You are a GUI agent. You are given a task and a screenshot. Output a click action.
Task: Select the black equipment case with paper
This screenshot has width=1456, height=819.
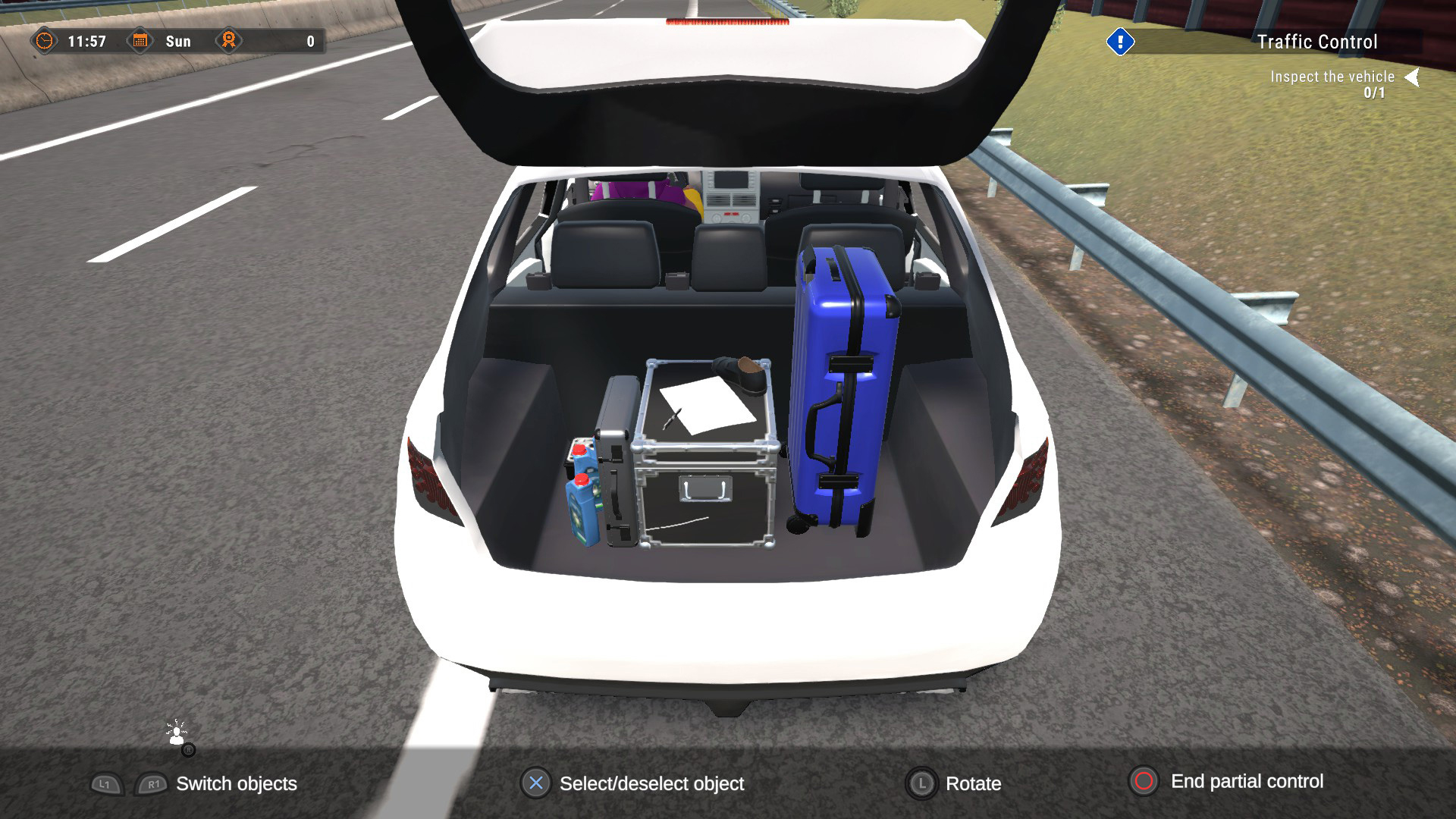point(705,455)
